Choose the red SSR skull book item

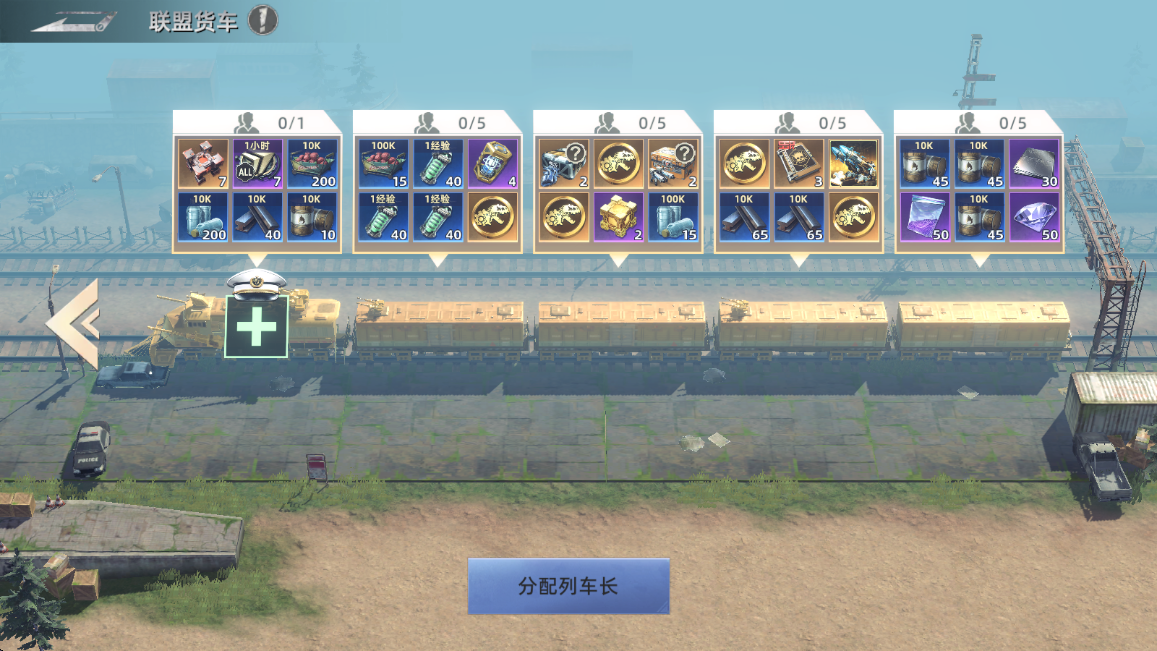[x=799, y=164]
